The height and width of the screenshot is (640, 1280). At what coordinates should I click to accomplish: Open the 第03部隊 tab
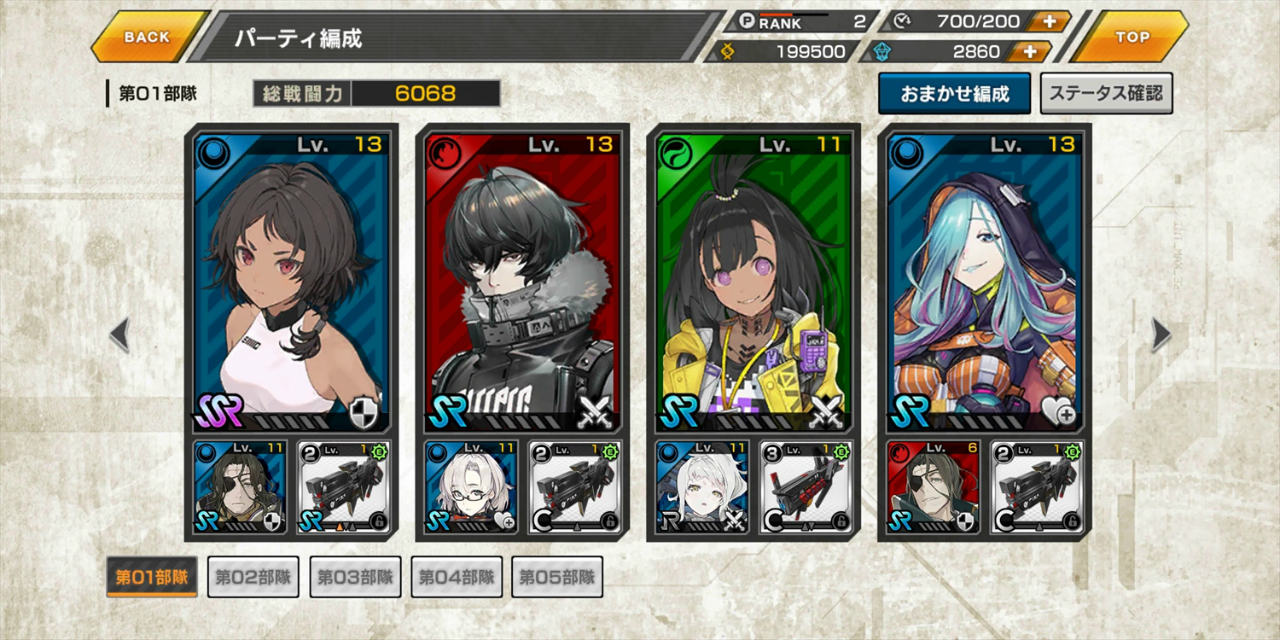(x=355, y=577)
